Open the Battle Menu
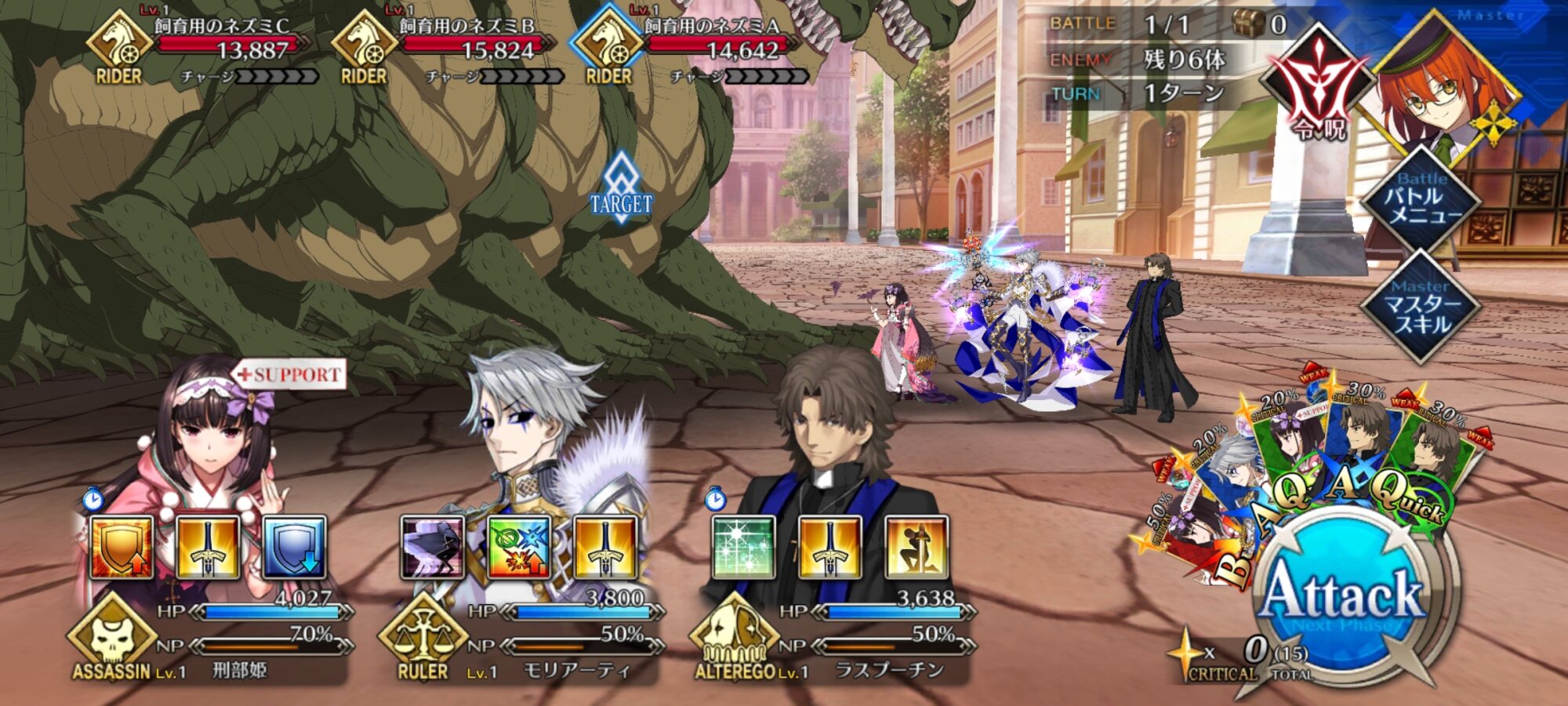Screen dimensions: 1568x706 coord(1422,199)
